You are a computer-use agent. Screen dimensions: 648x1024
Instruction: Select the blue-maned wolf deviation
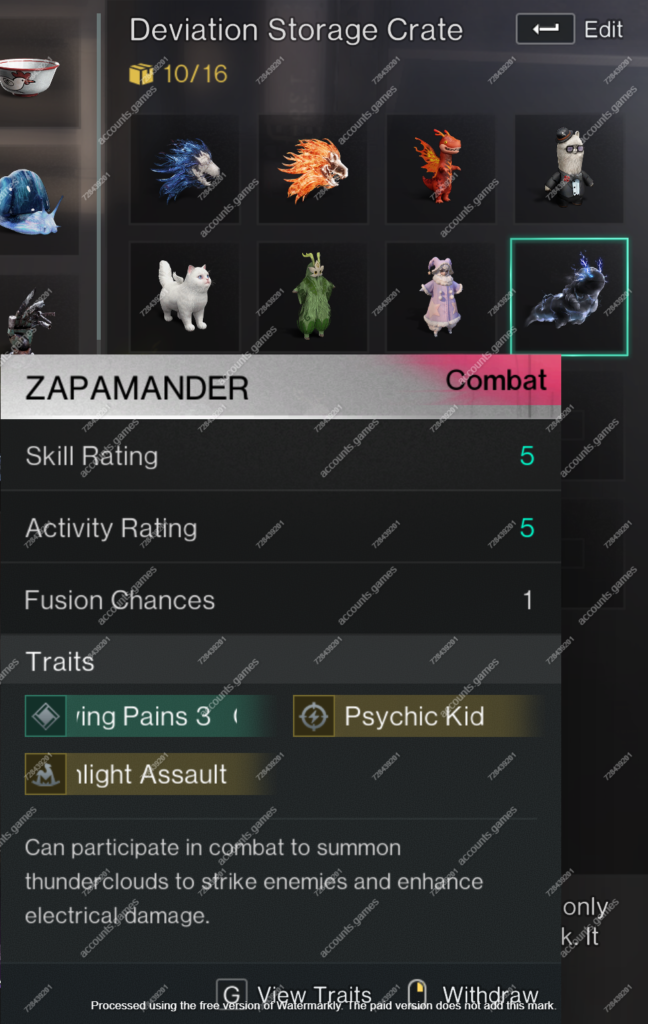coord(185,169)
